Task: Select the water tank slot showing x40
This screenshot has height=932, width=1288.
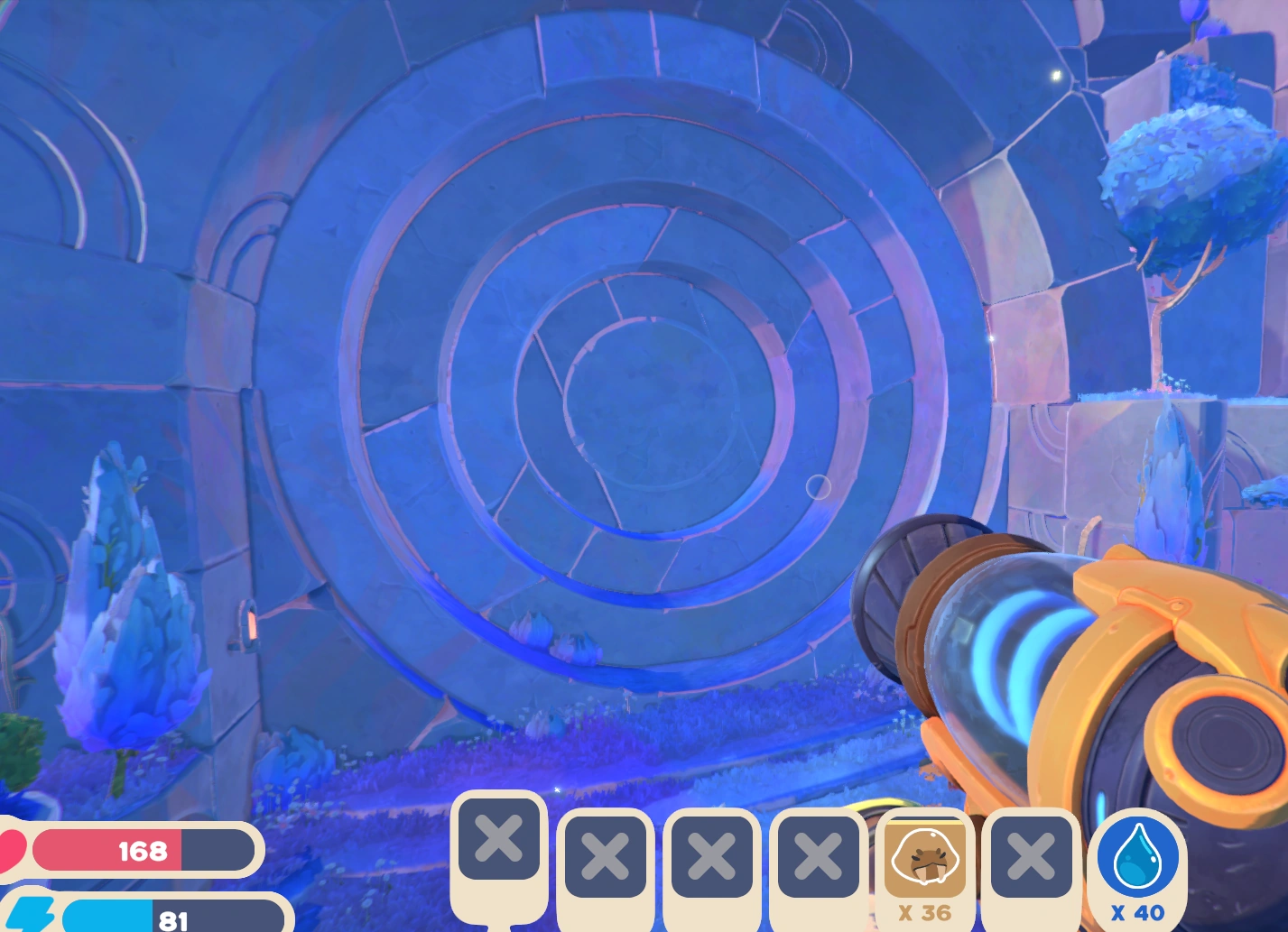Action: [1135, 857]
